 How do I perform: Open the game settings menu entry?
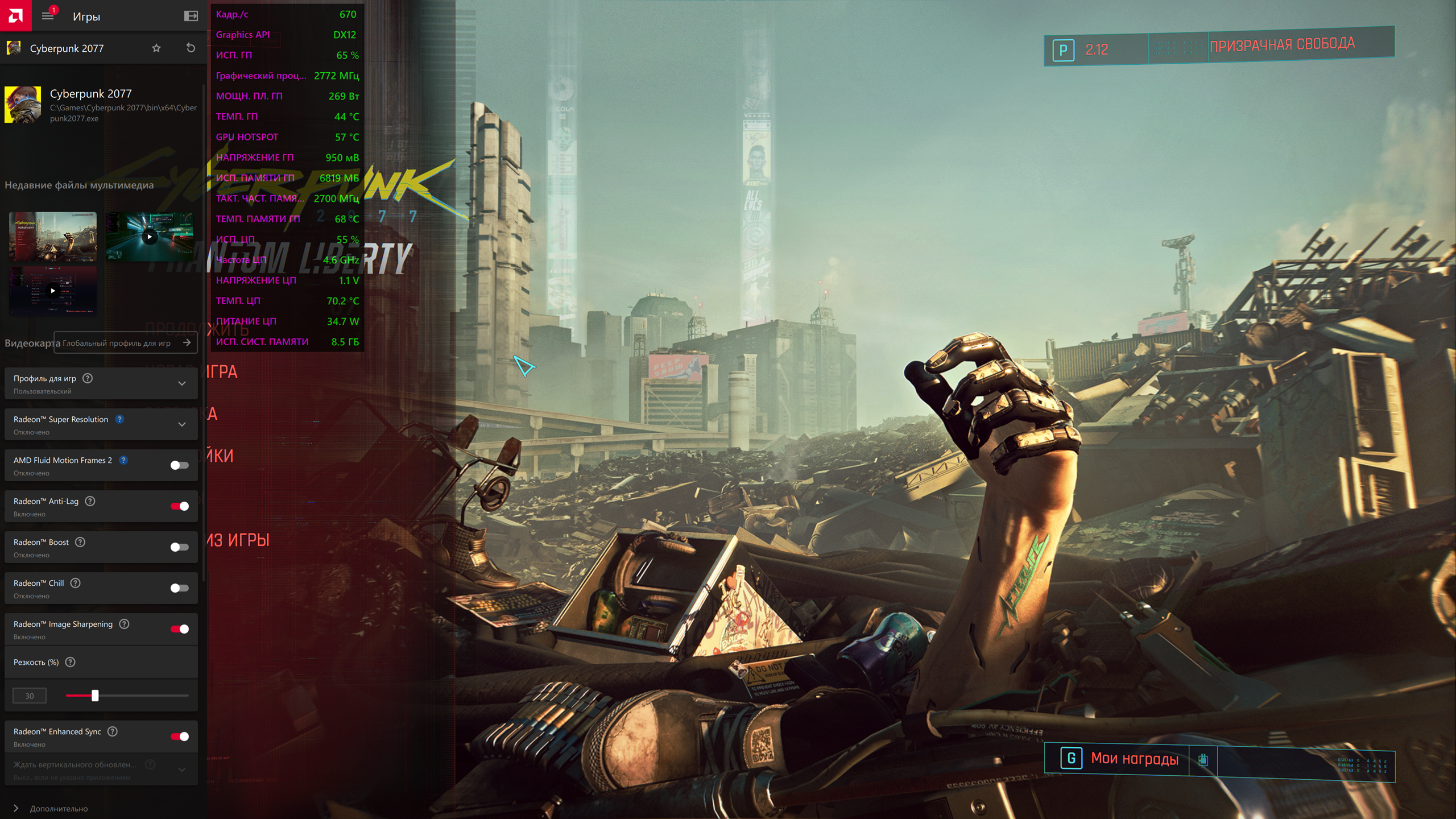pos(221,456)
